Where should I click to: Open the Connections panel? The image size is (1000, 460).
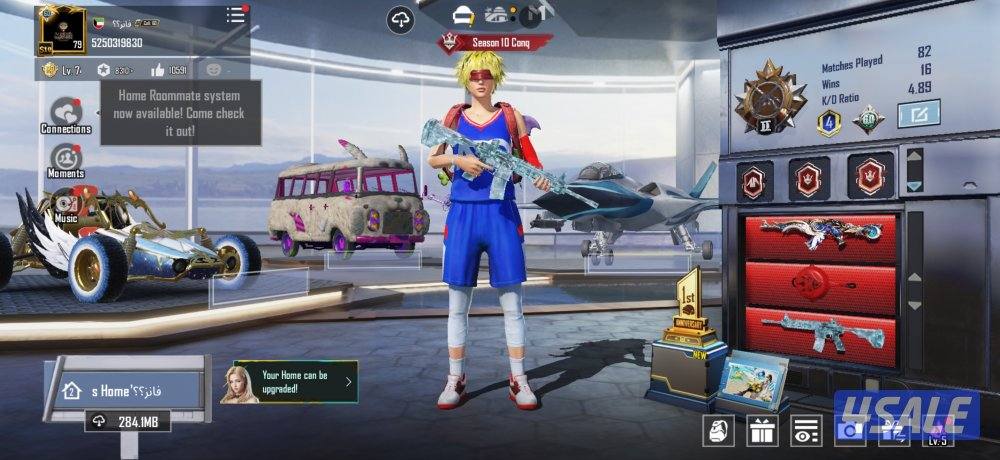66,115
